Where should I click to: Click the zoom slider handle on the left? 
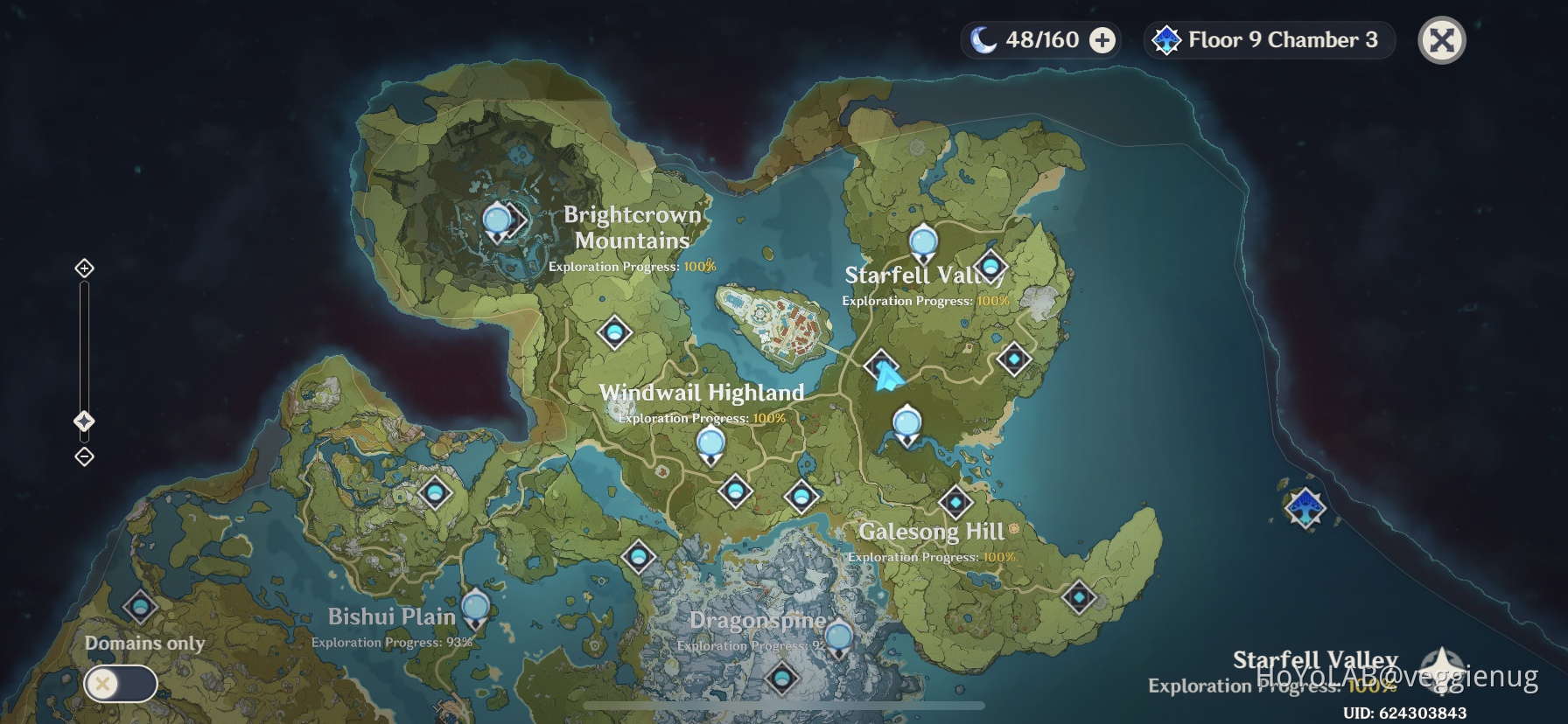tap(84, 421)
